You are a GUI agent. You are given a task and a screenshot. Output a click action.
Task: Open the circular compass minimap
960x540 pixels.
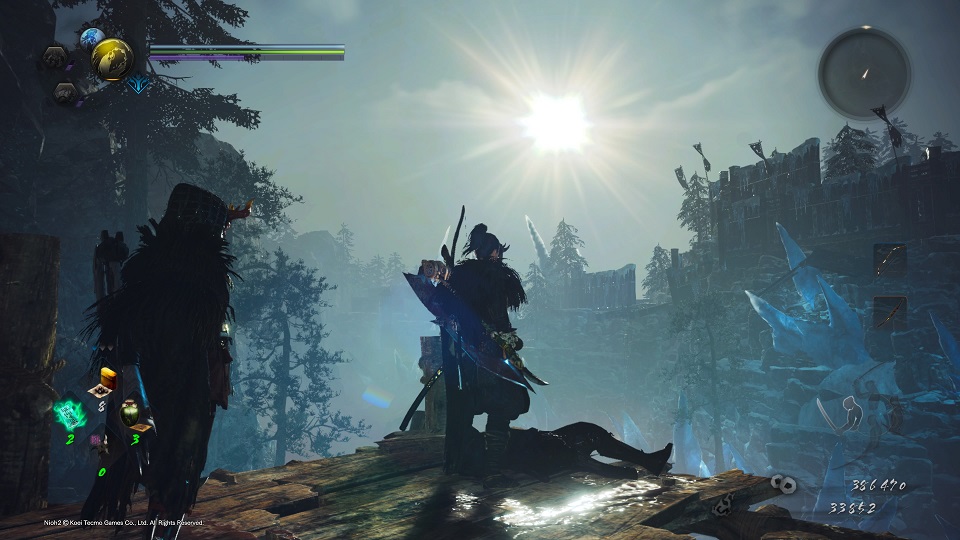click(864, 72)
